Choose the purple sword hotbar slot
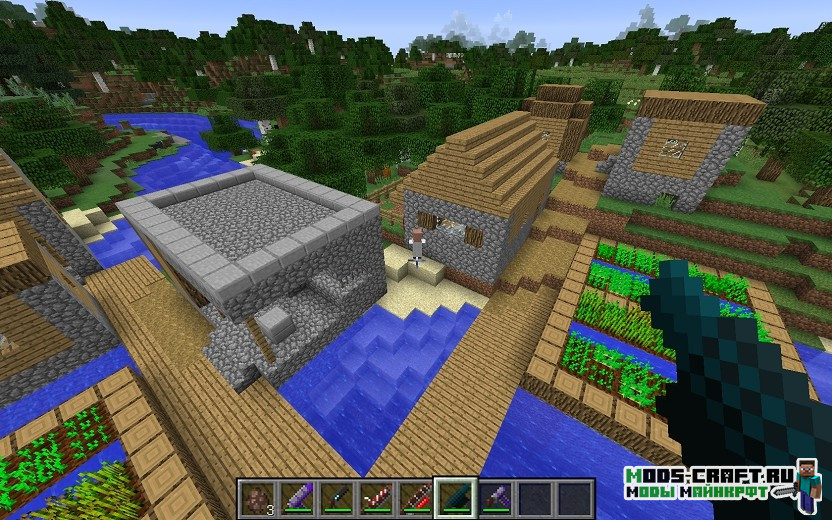832x520 pixels. 295,498
